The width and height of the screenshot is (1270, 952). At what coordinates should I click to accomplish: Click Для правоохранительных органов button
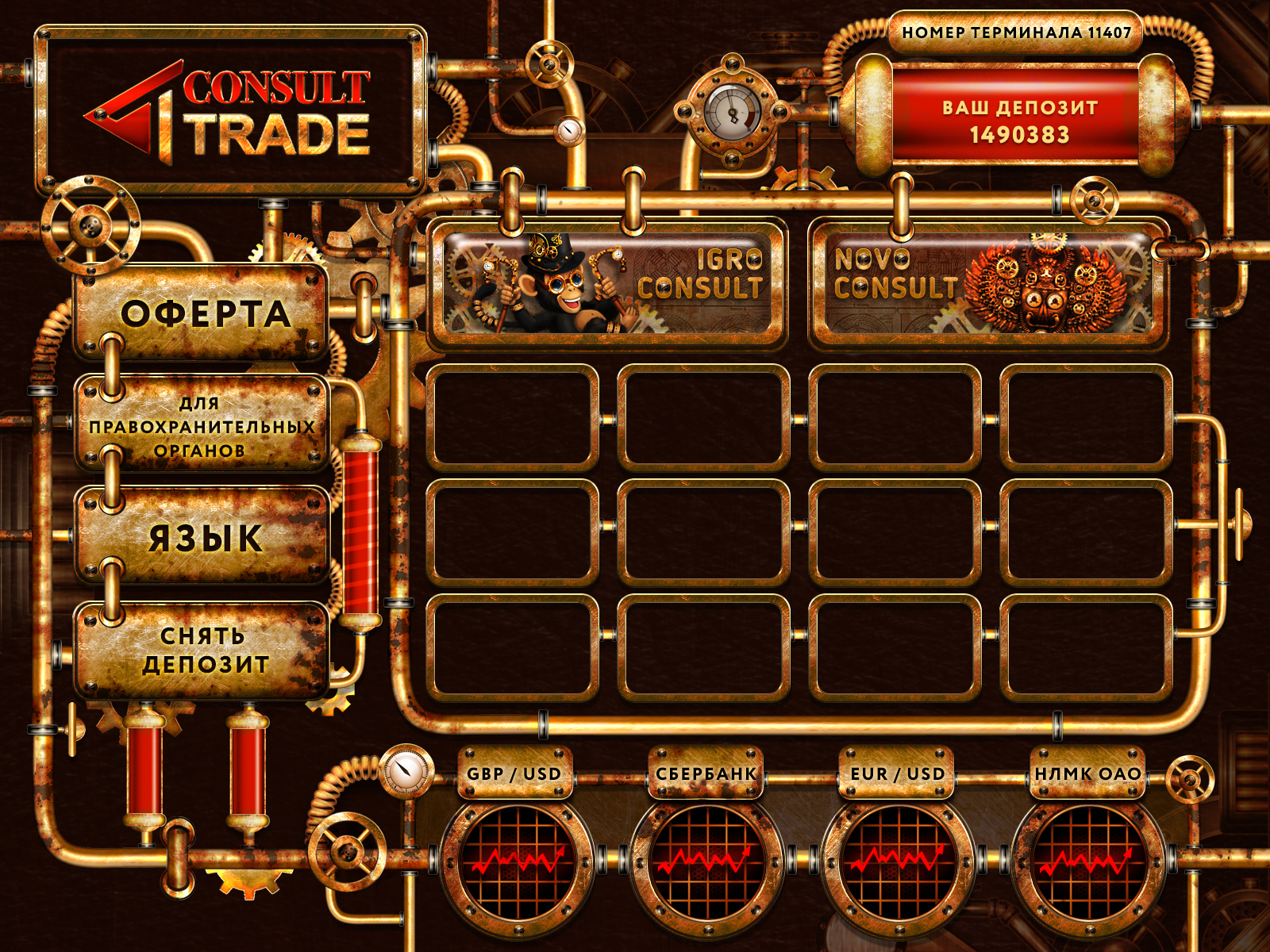coord(202,426)
